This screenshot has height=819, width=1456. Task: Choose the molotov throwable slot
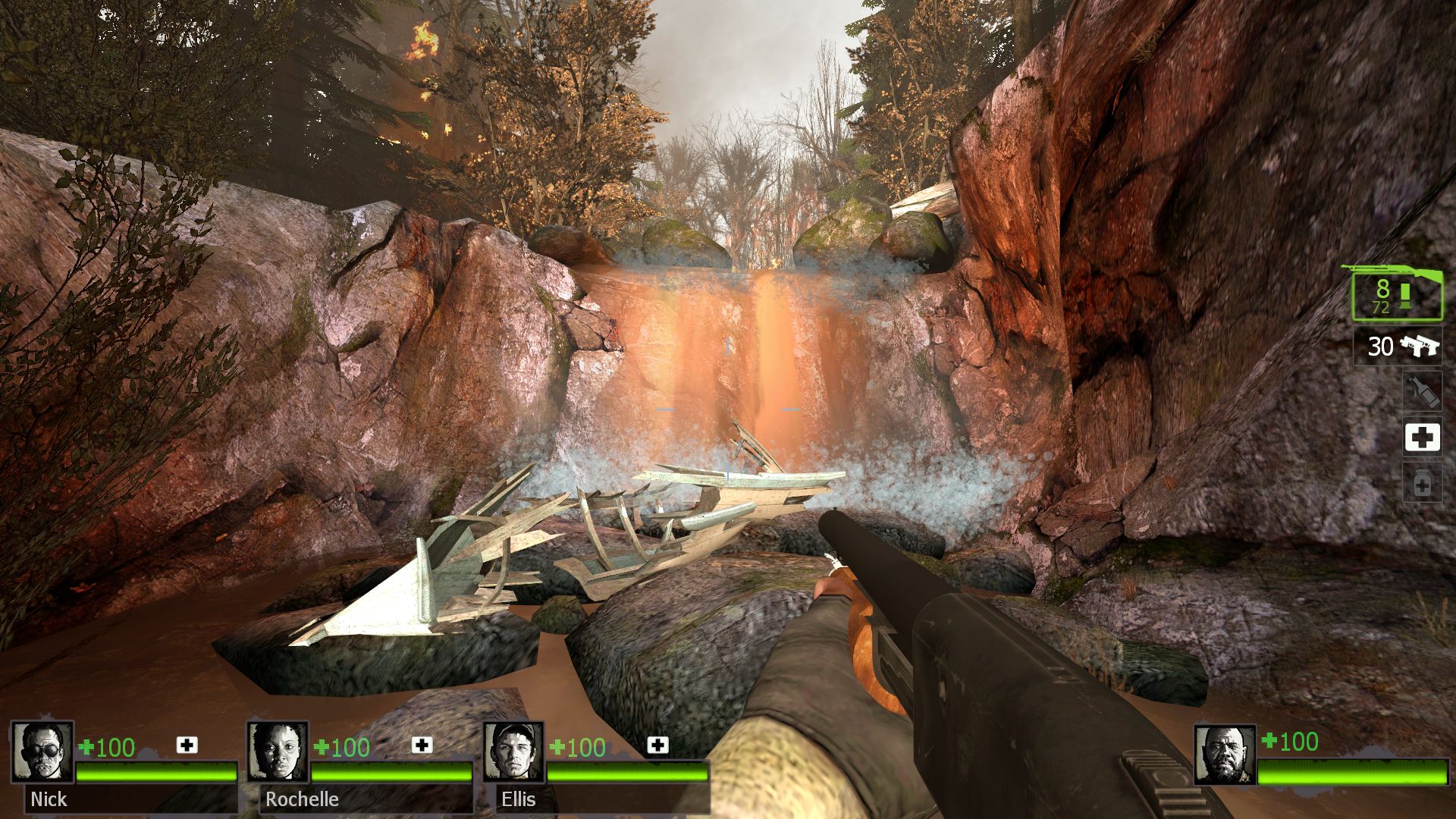pos(1422,391)
